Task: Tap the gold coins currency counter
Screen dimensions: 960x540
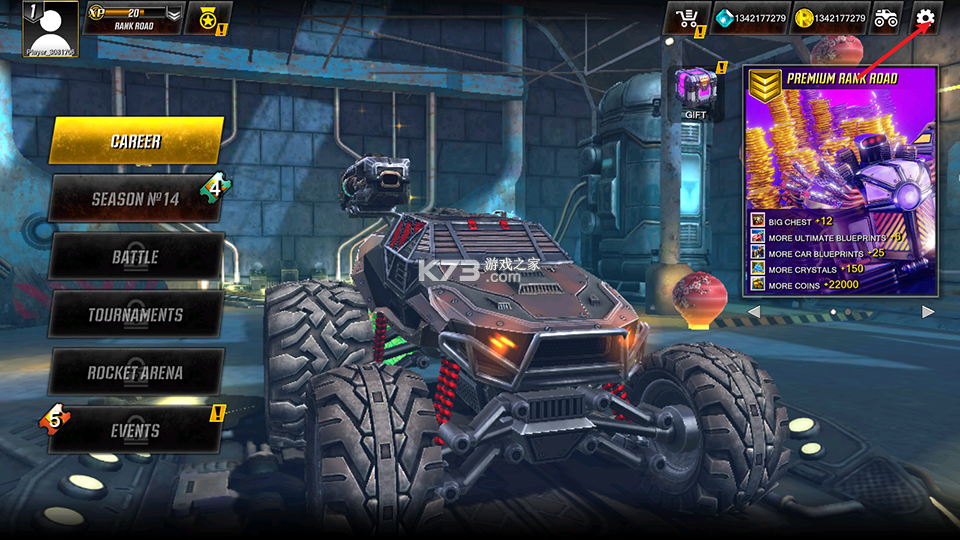Action: (x=829, y=18)
